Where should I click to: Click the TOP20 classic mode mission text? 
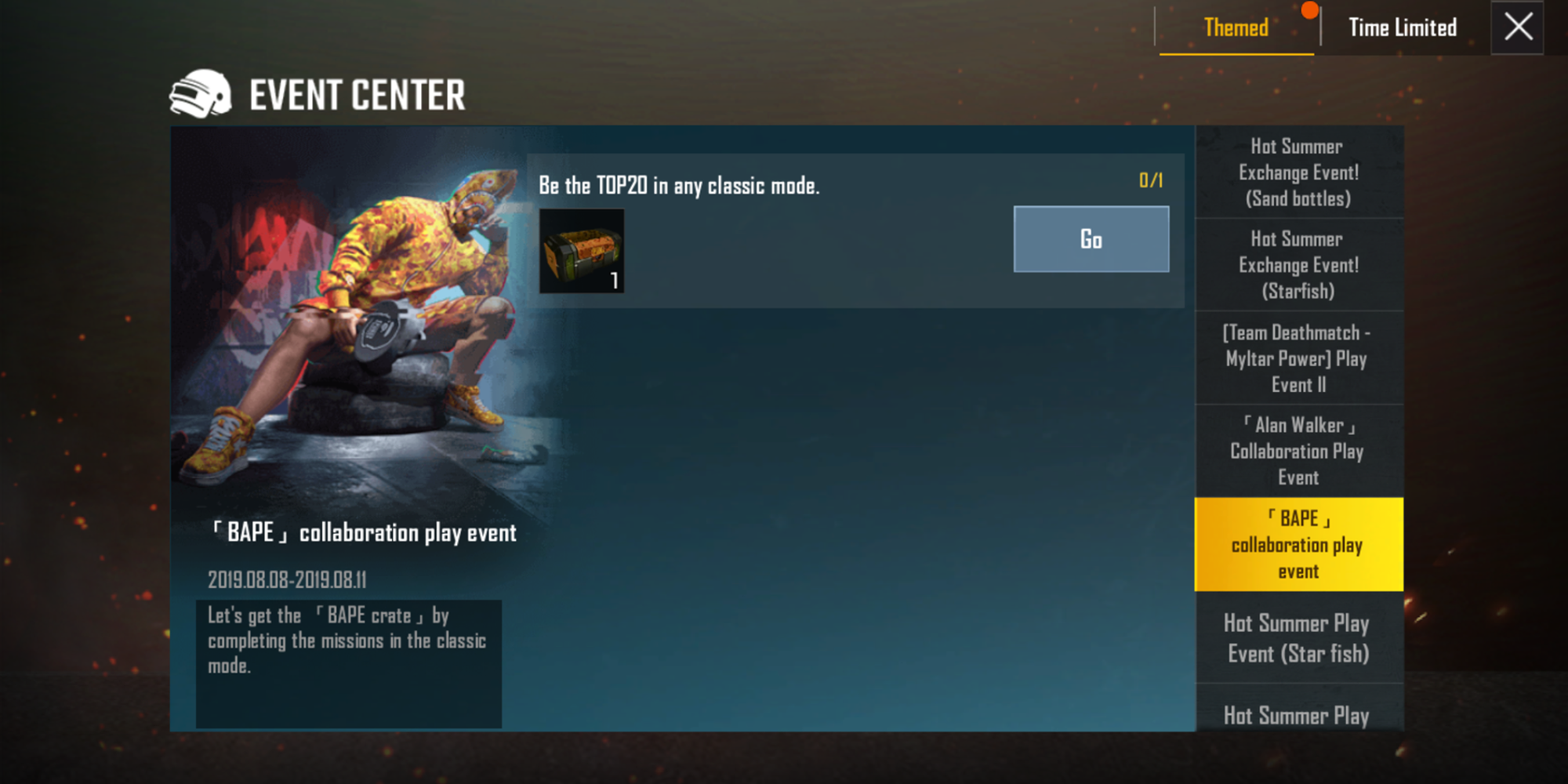coord(678,186)
